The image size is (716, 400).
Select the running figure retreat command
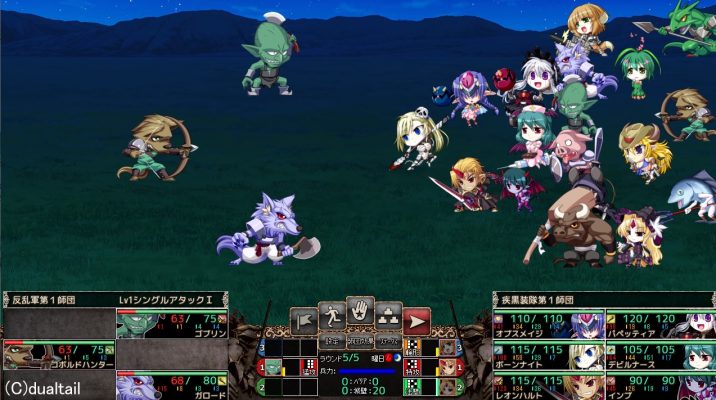[x=332, y=315]
